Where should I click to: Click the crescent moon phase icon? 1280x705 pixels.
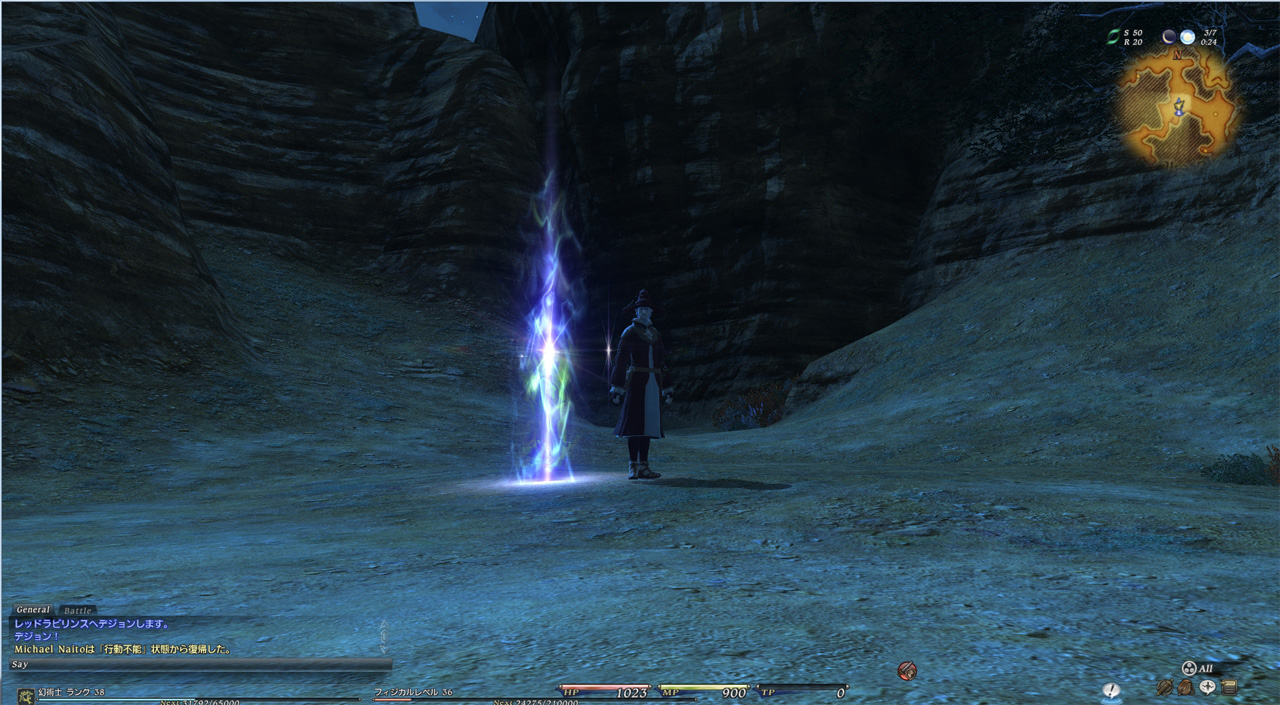coord(1168,37)
